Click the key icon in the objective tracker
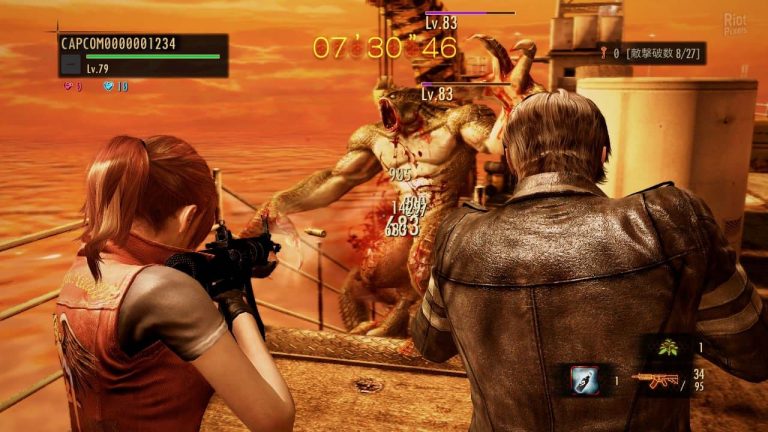 604,52
